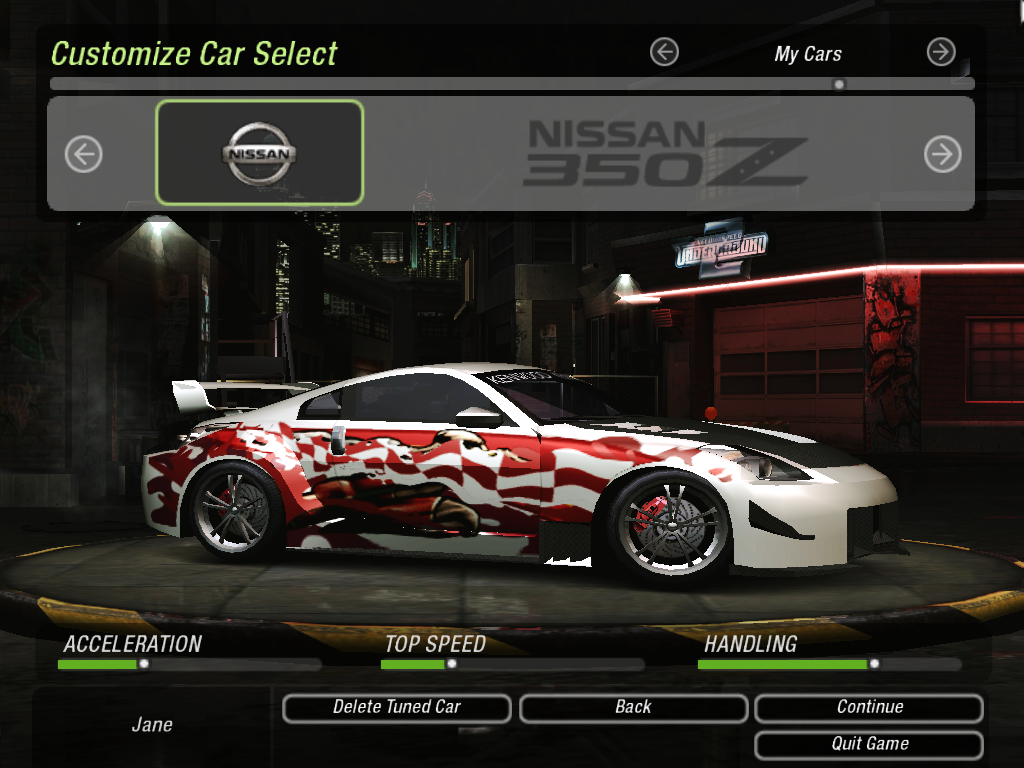Show the previous car with left arrow
The image size is (1024, 768).
point(84,154)
